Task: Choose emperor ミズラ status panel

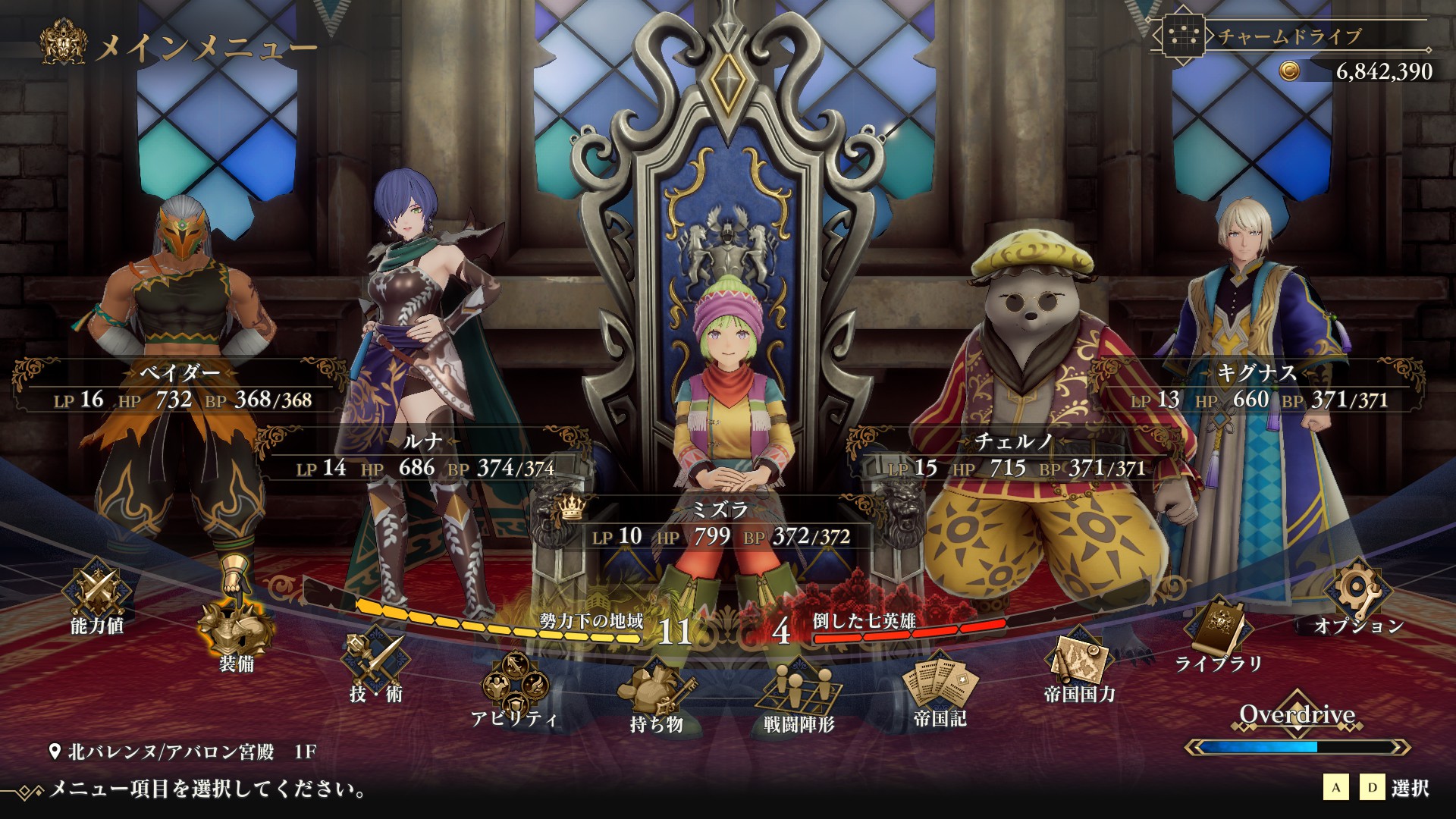Action: point(720,525)
